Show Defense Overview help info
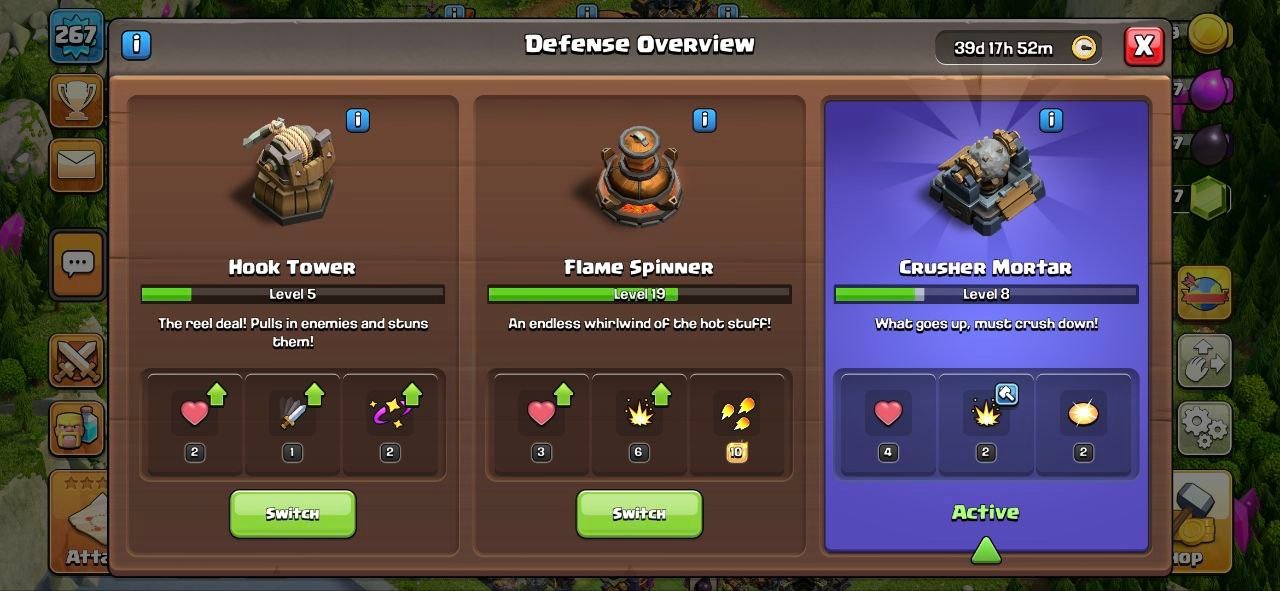Image resolution: width=1280 pixels, height=591 pixels. (136, 45)
